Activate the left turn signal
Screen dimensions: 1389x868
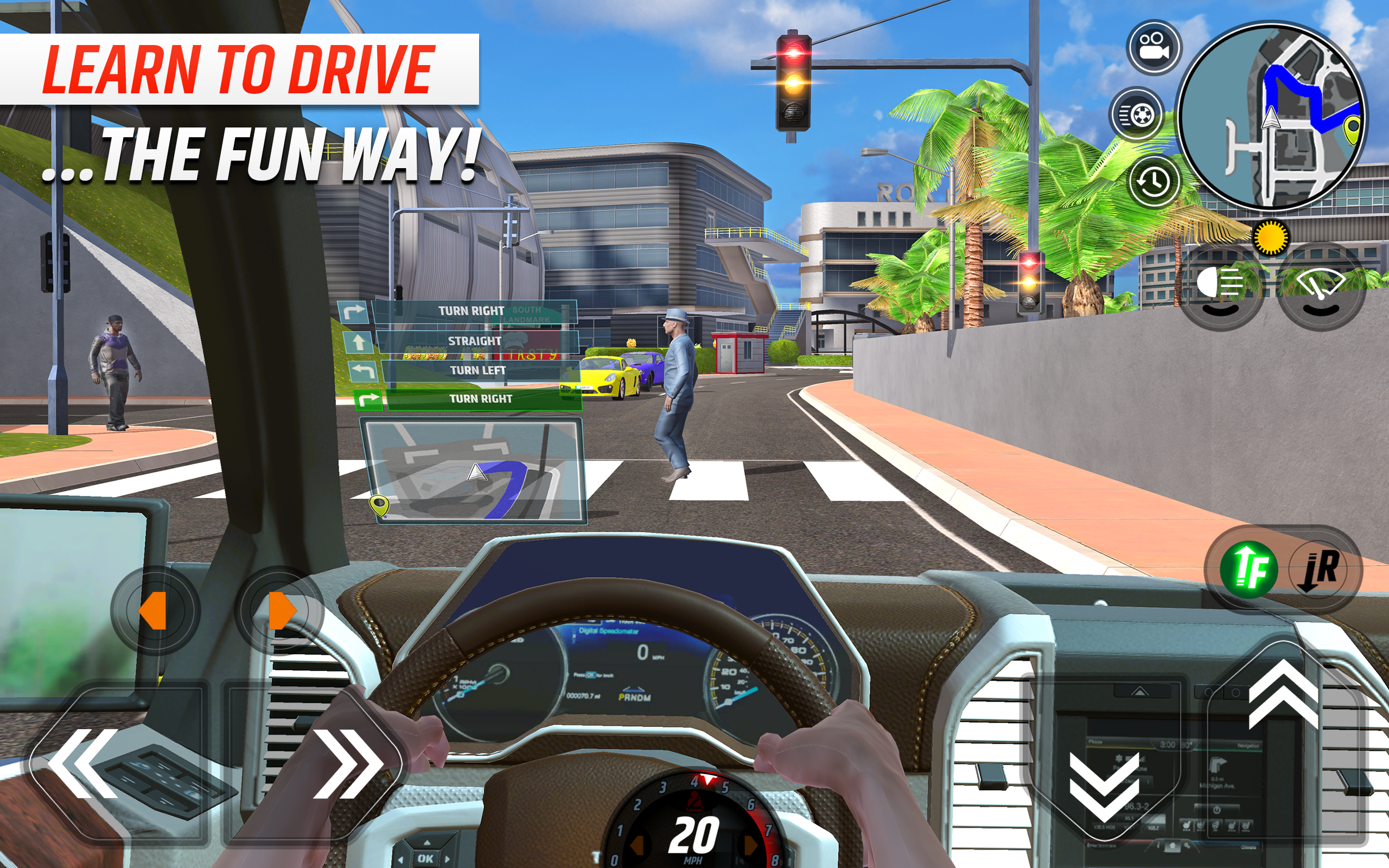(154, 610)
